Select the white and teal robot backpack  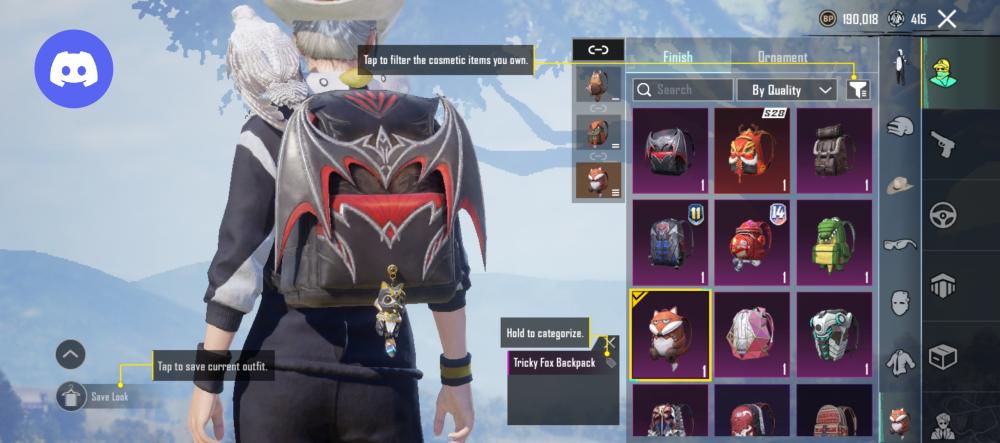[834, 335]
